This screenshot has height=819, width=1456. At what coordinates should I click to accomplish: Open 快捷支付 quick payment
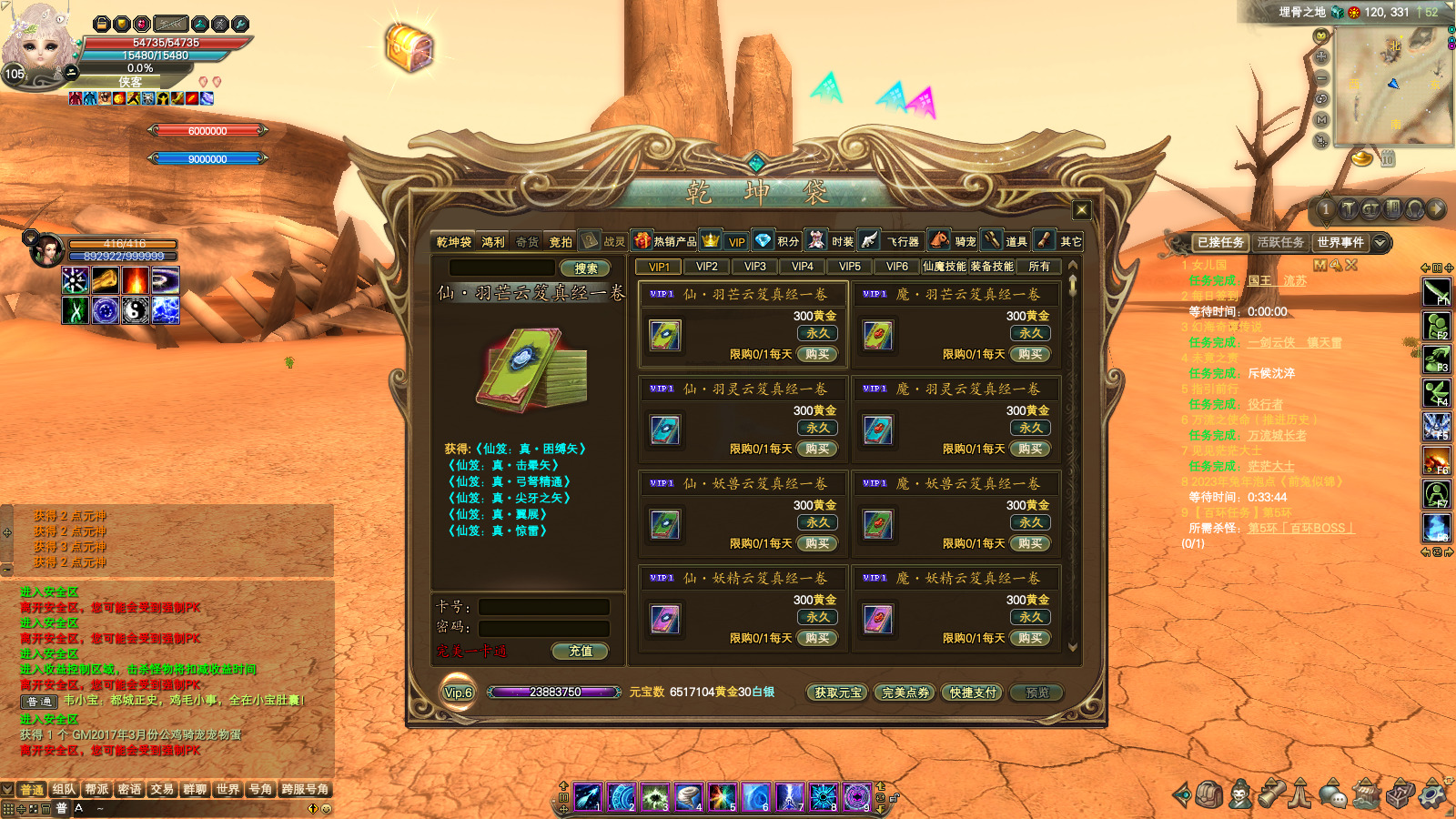[x=973, y=693]
